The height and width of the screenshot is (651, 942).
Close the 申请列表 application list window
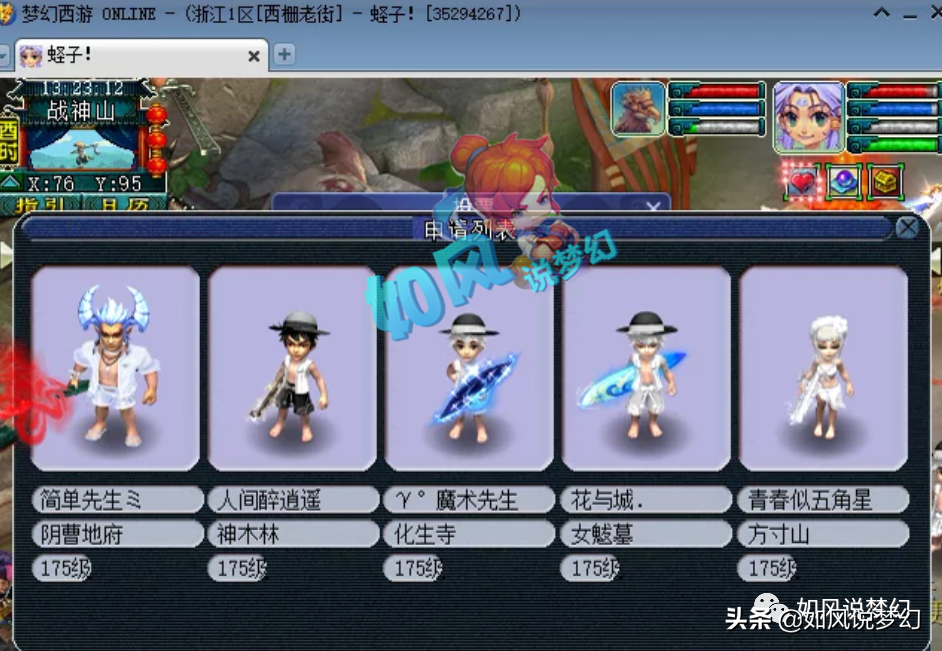click(907, 228)
